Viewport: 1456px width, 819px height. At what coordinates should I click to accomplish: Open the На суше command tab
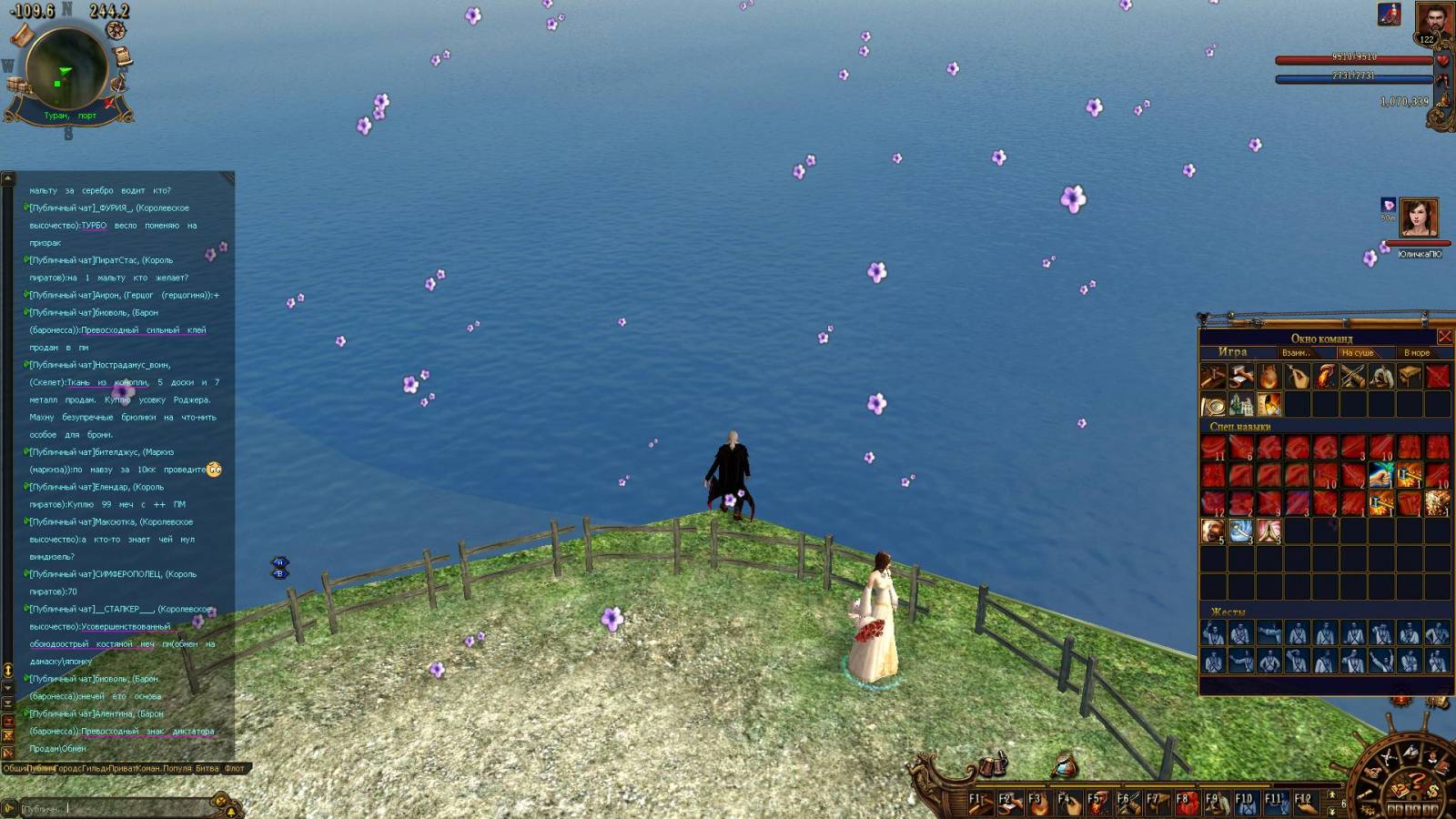pos(1357,352)
